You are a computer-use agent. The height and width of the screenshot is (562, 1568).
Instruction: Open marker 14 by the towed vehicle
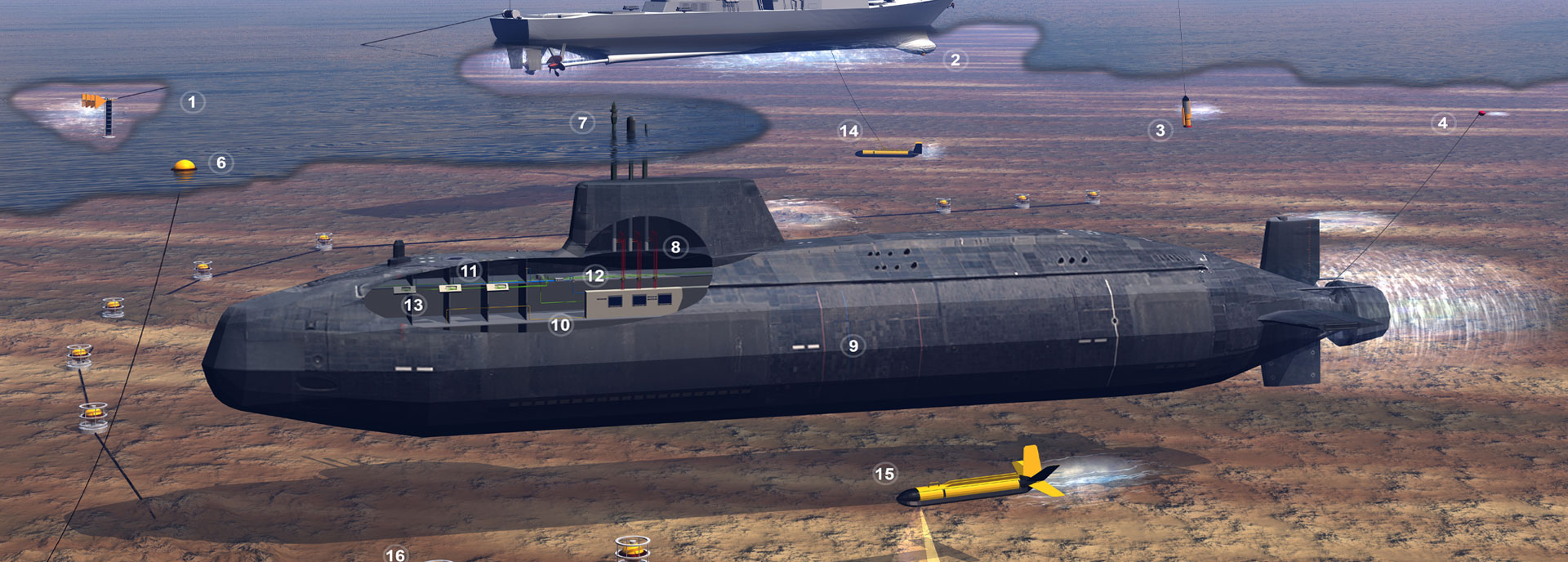(x=849, y=131)
